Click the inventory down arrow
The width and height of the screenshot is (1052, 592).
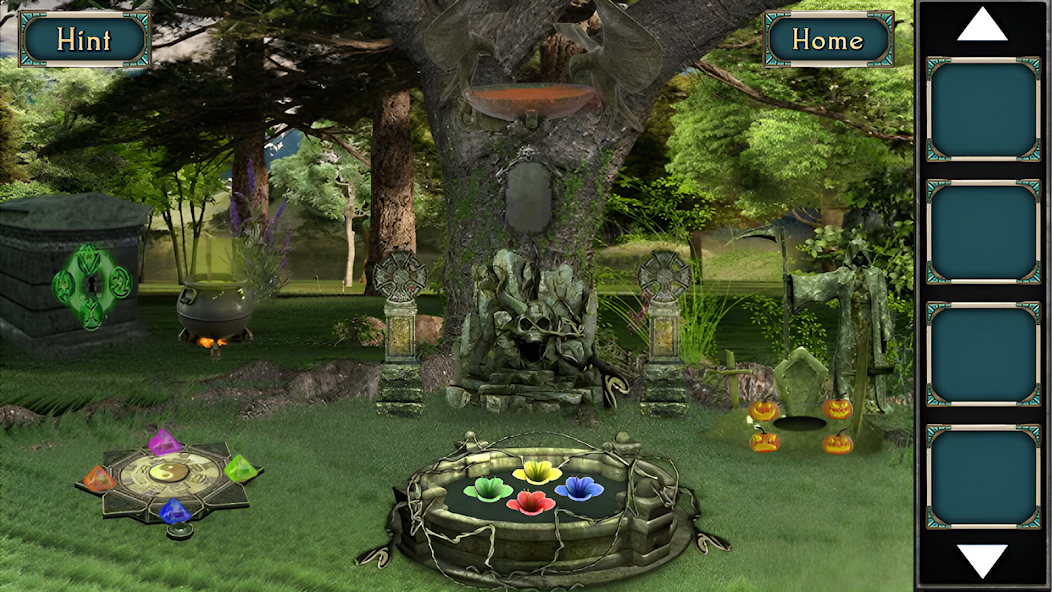click(982, 560)
